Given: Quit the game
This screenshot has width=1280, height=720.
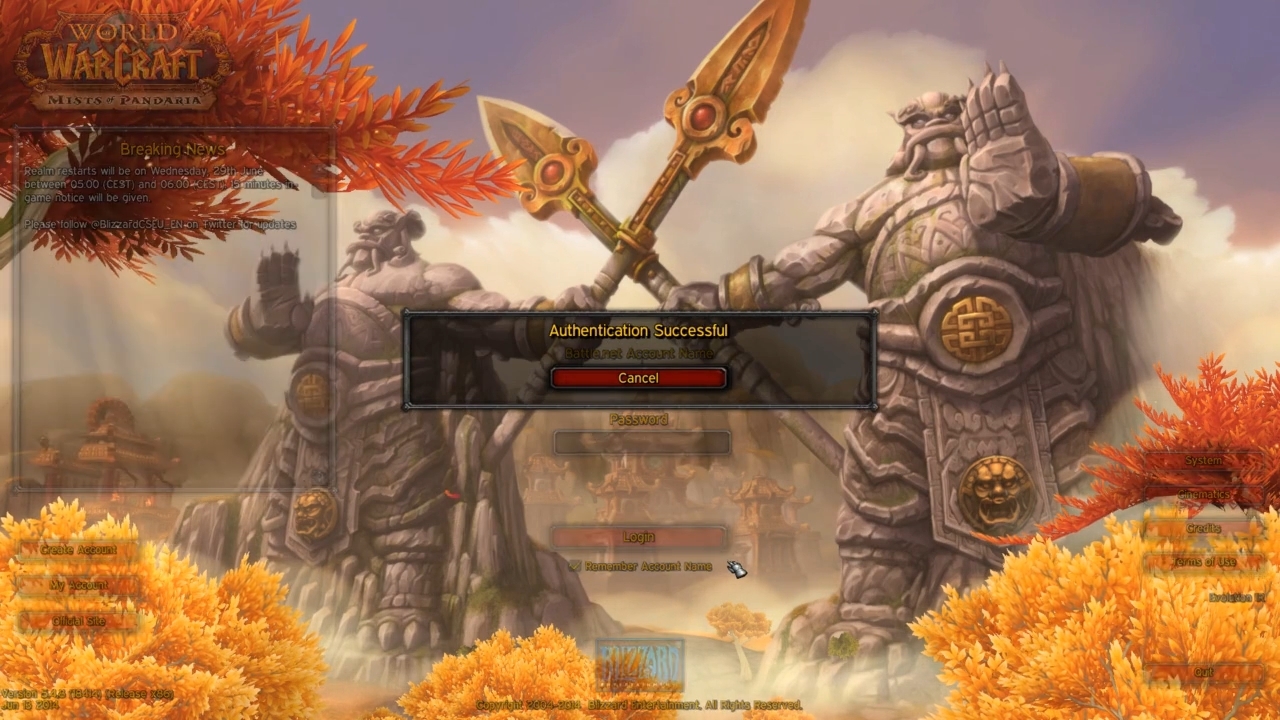Looking at the screenshot, I should pyautogui.click(x=1204, y=673).
